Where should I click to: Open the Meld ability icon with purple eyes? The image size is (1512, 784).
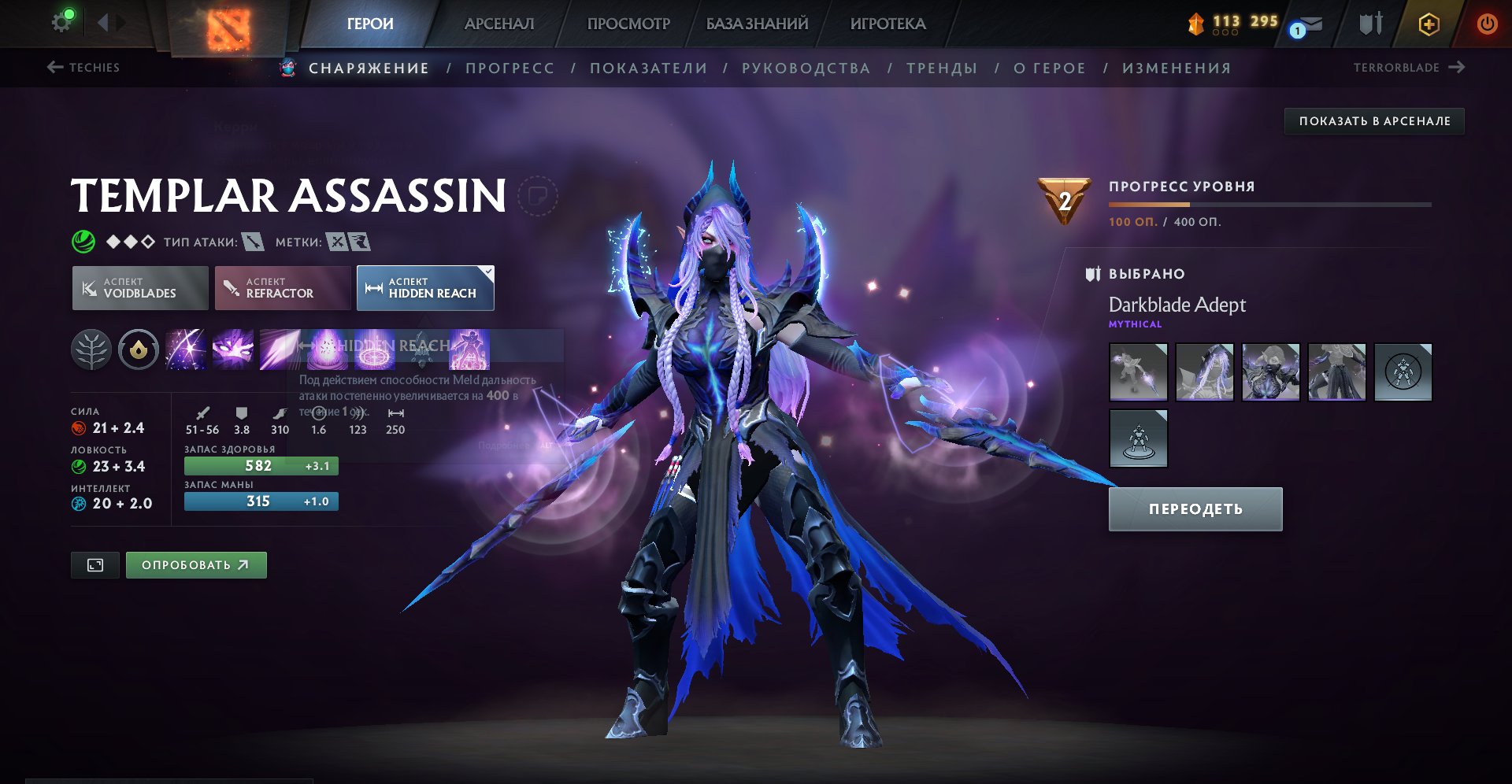(x=232, y=350)
